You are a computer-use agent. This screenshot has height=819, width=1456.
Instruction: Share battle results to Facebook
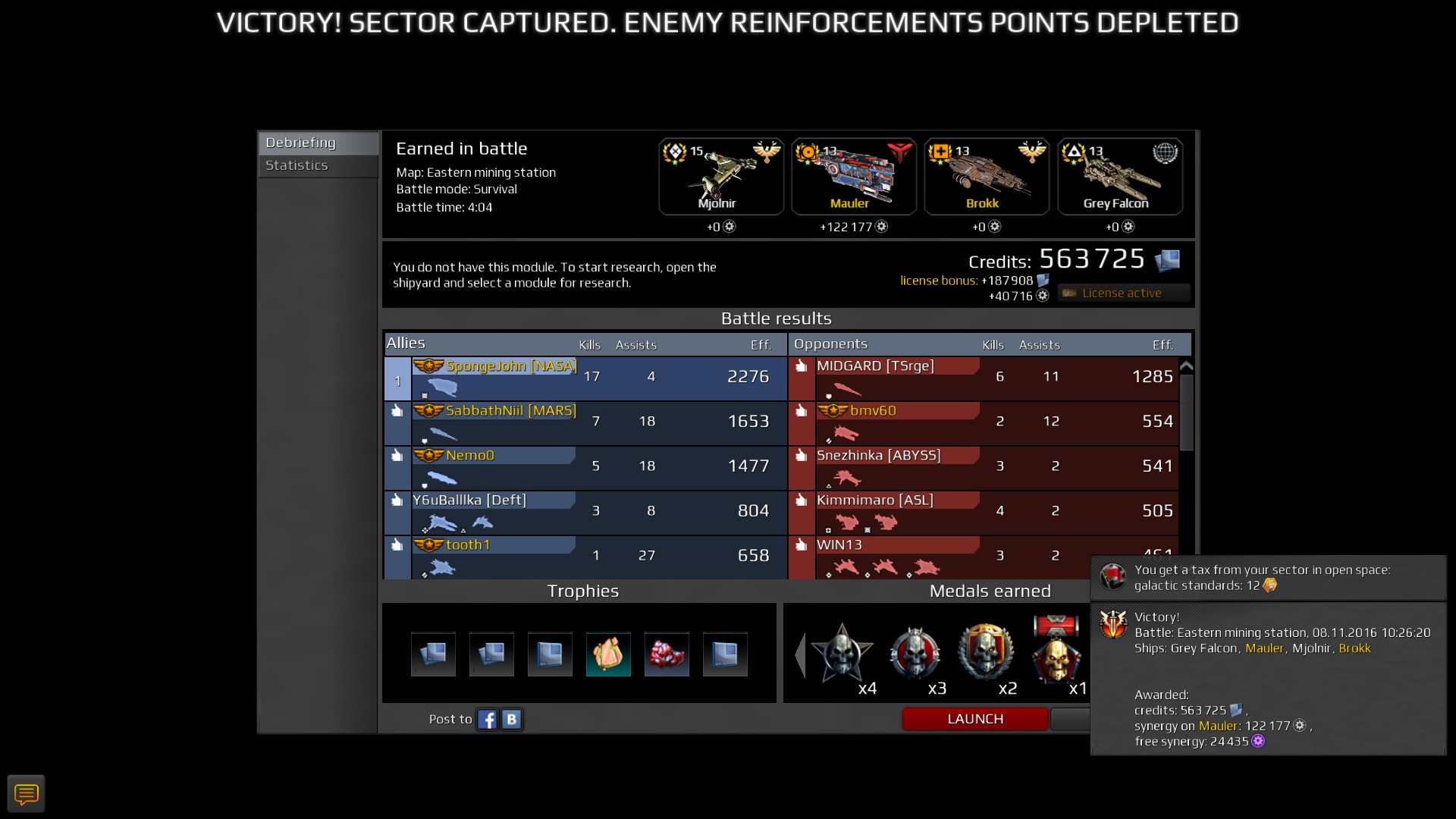coord(488,719)
